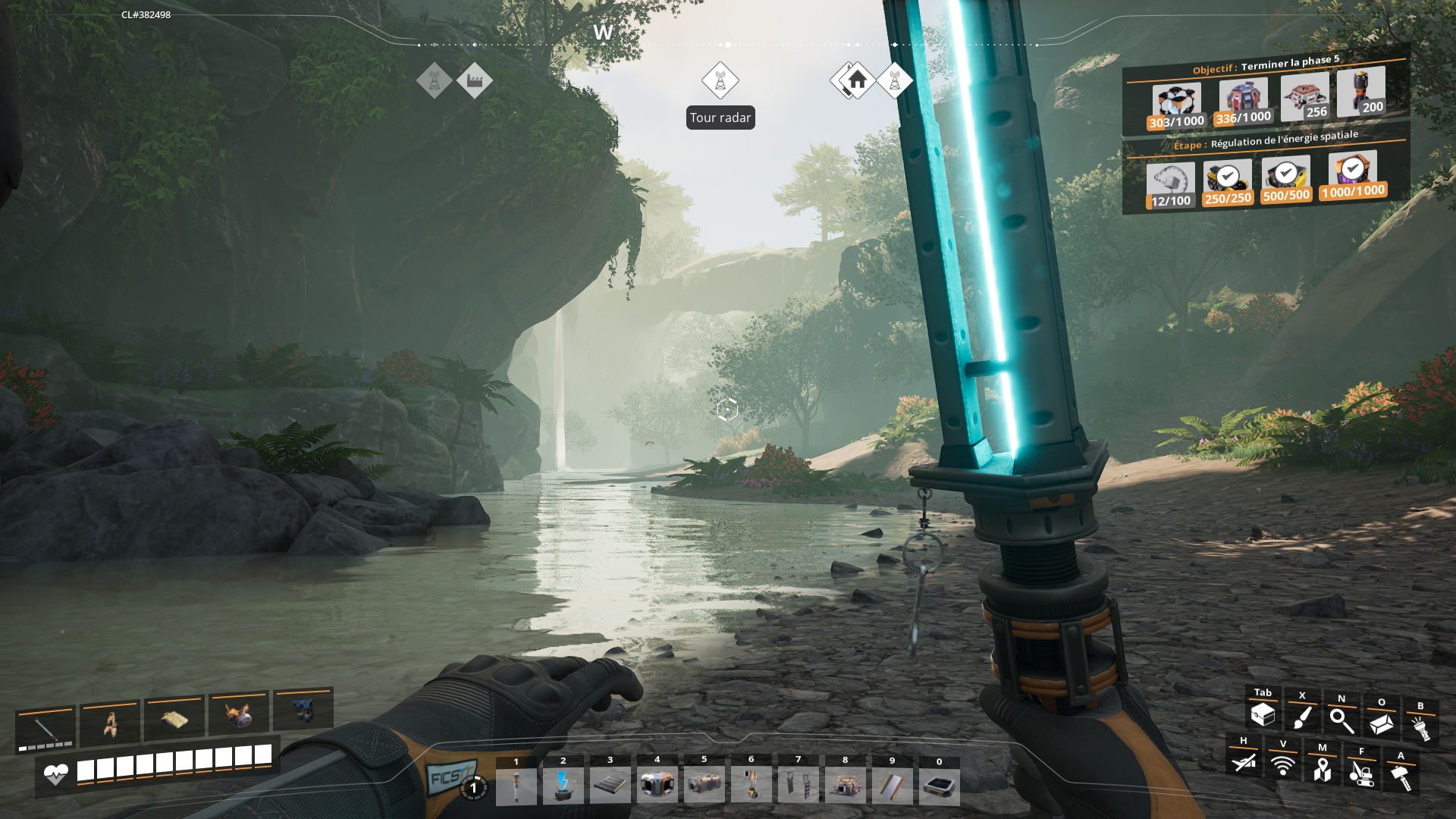Select the 12/100 milestone requirement item
Image resolution: width=1456 pixels, height=819 pixels.
(1170, 185)
